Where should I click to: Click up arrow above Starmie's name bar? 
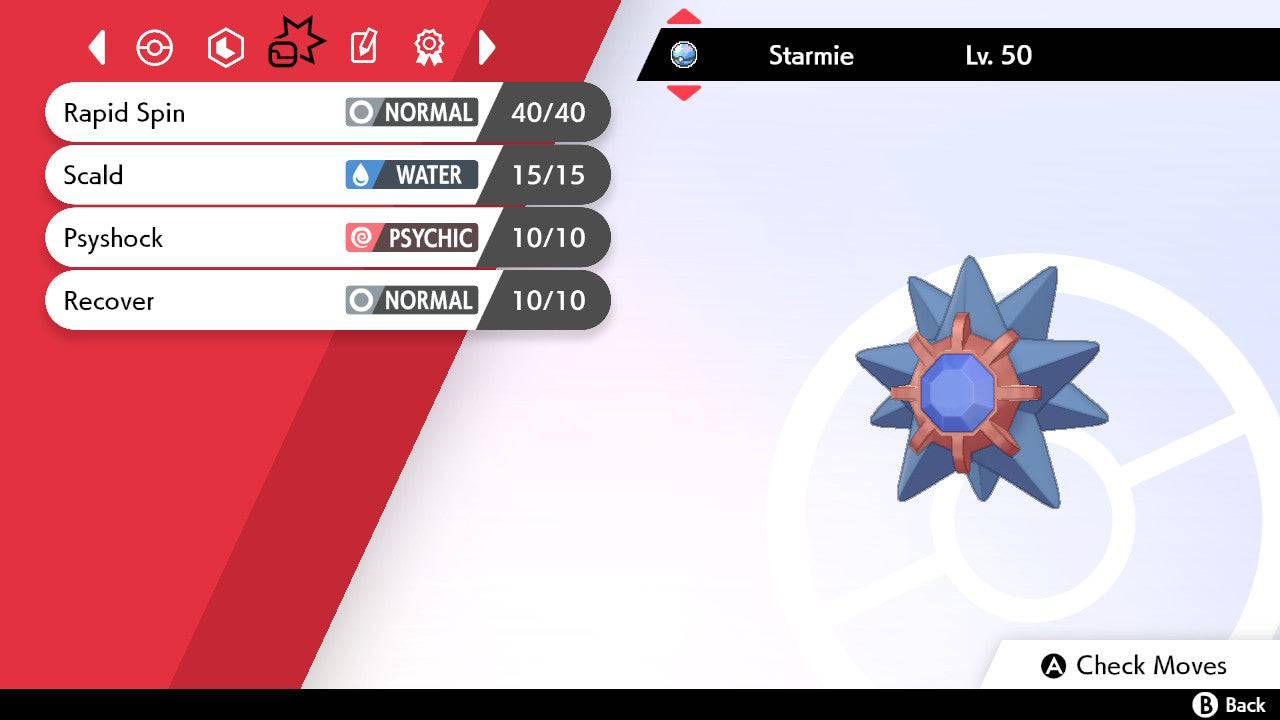pyautogui.click(x=683, y=16)
